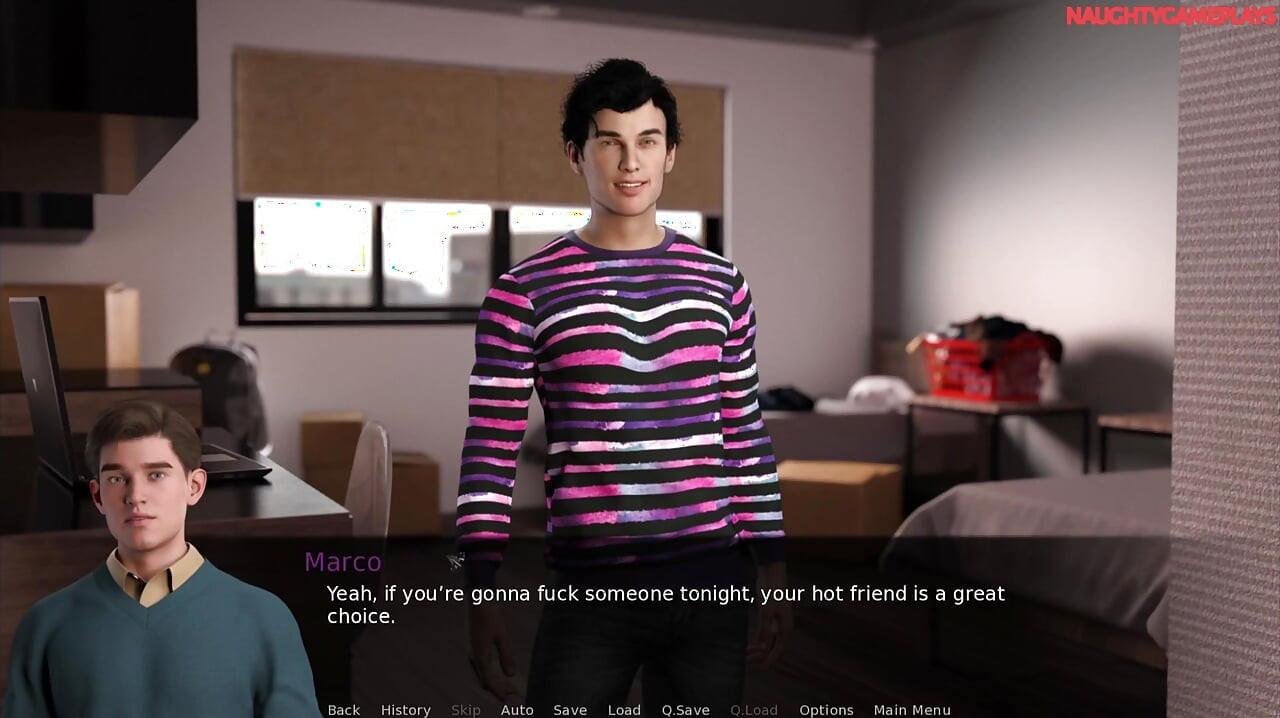Open the Save game screen

[x=570, y=710]
